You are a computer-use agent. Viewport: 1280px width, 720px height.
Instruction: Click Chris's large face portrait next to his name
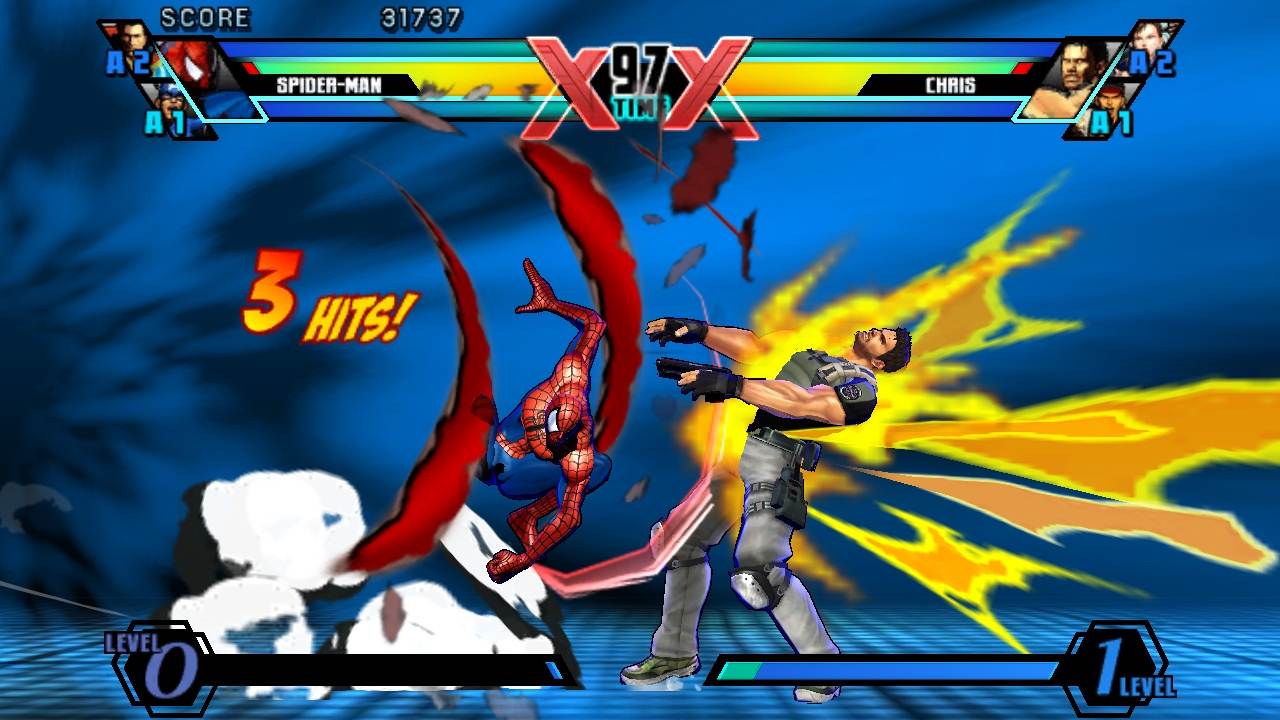[1075, 70]
